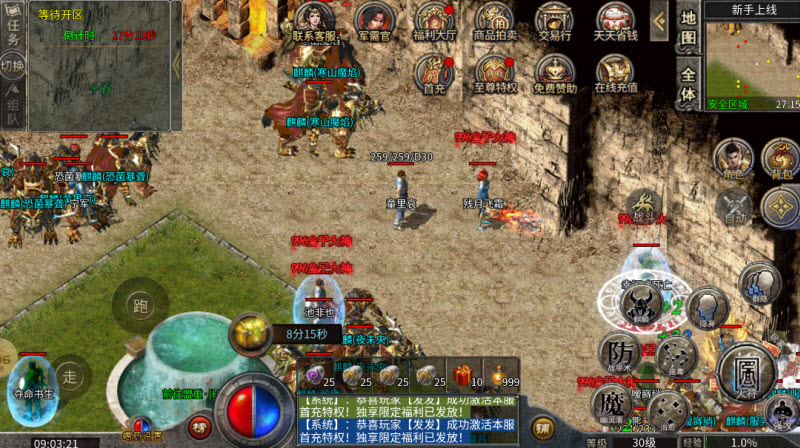Open the 在线充值 online recharge icon

(x=616, y=72)
